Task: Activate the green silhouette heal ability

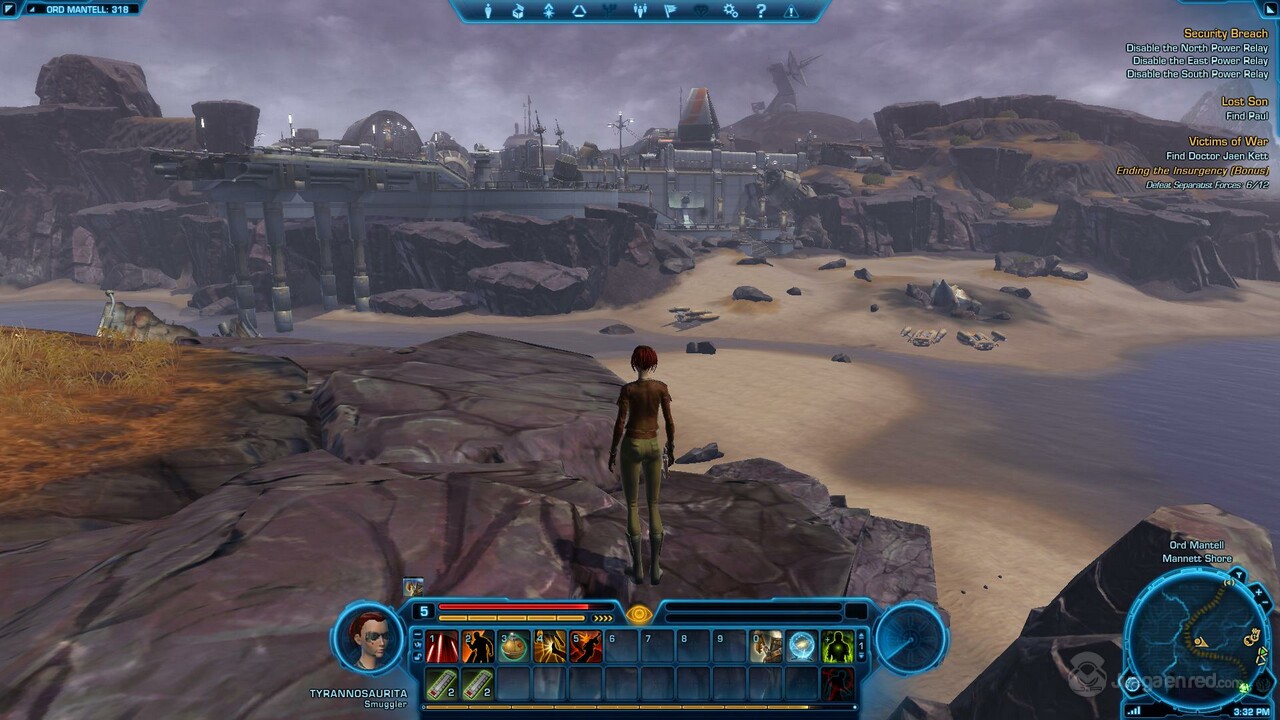Action: [838, 646]
